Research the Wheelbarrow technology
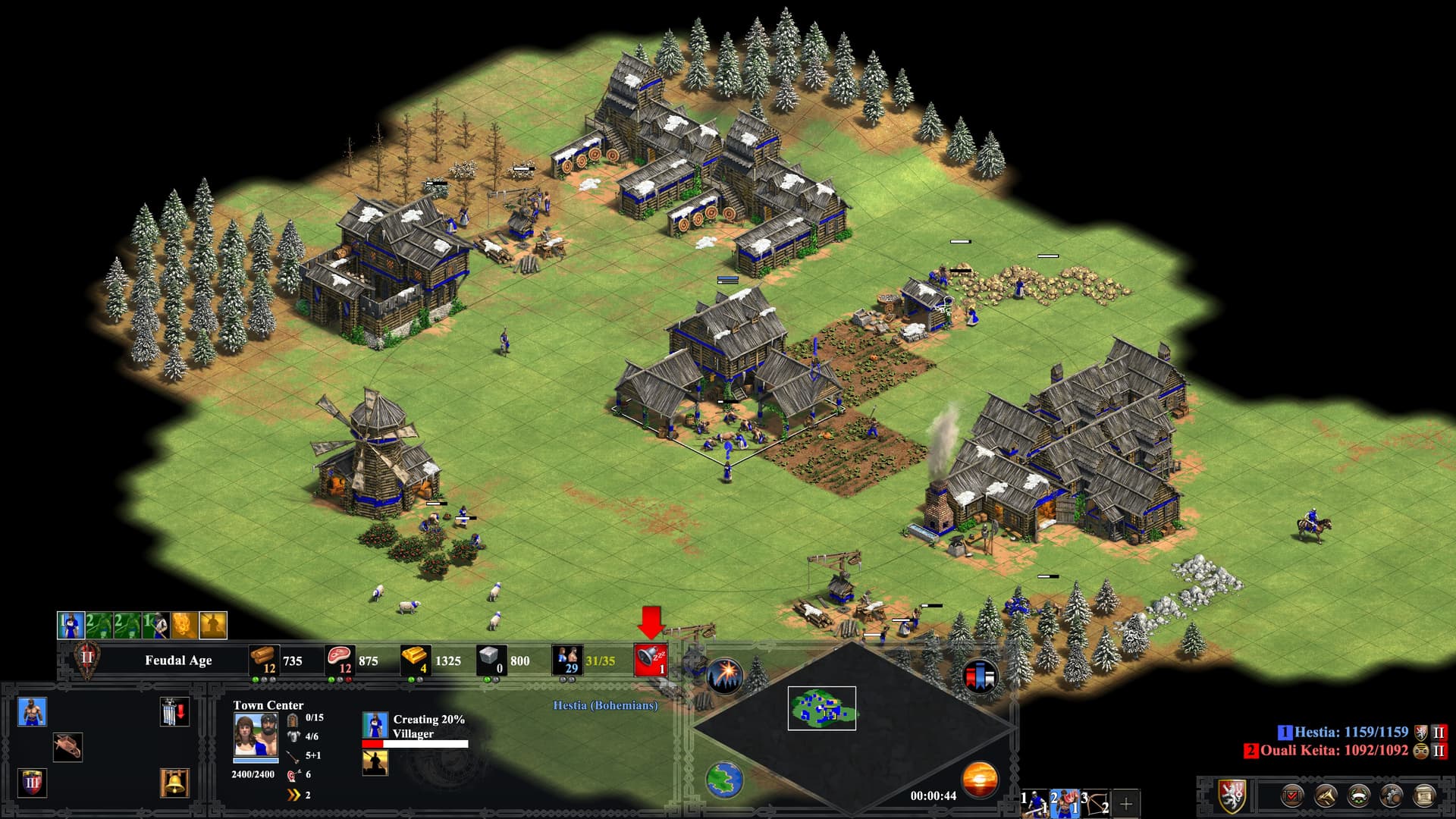The image size is (1456, 819). tap(67, 747)
